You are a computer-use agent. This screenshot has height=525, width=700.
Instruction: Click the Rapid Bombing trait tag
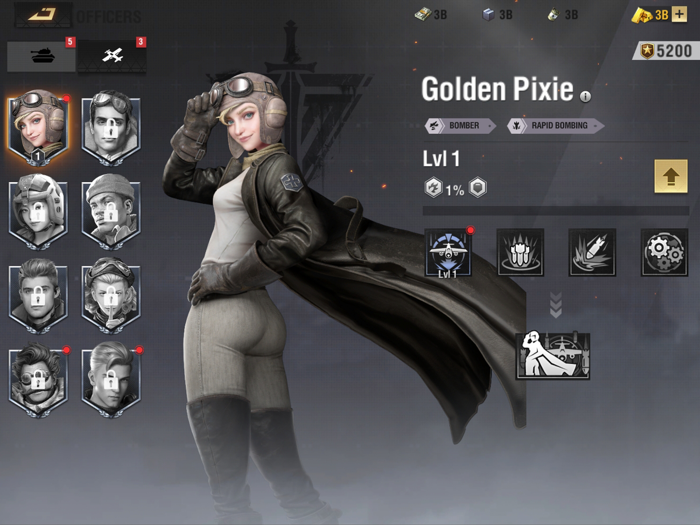(x=554, y=126)
